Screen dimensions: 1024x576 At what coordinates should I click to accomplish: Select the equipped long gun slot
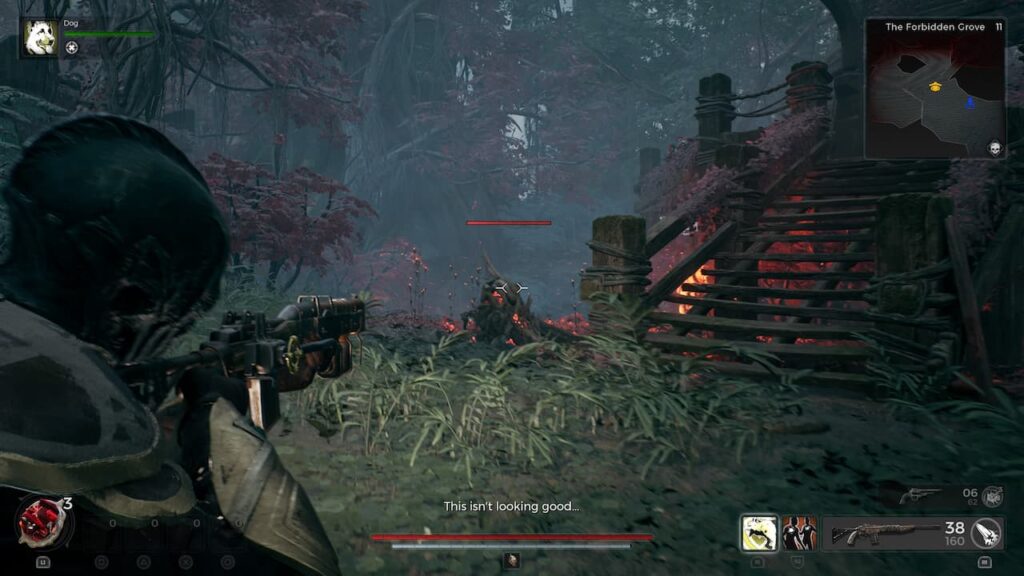pyautogui.click(x=885, y=533)
